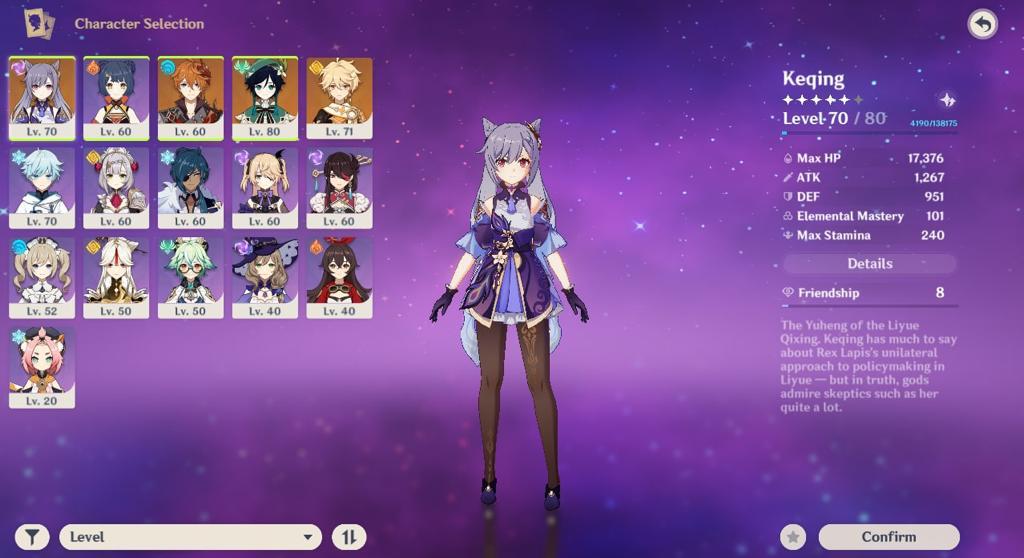The width and height of the screenshot is (1024, 558).
Task: Select Keqing's Lv. 70 portrait
Action: (41, 97)
